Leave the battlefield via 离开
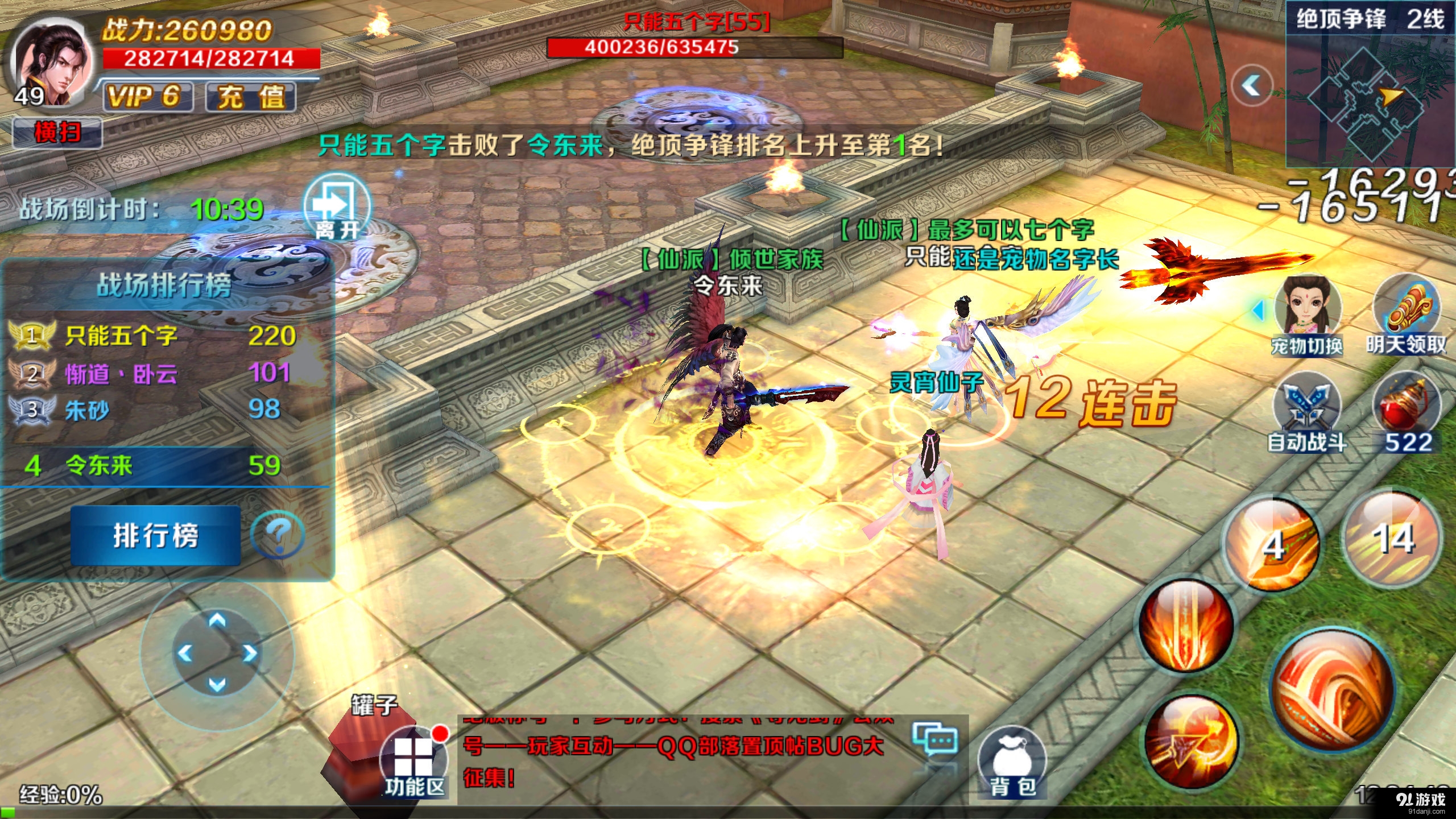 point(337,209)
